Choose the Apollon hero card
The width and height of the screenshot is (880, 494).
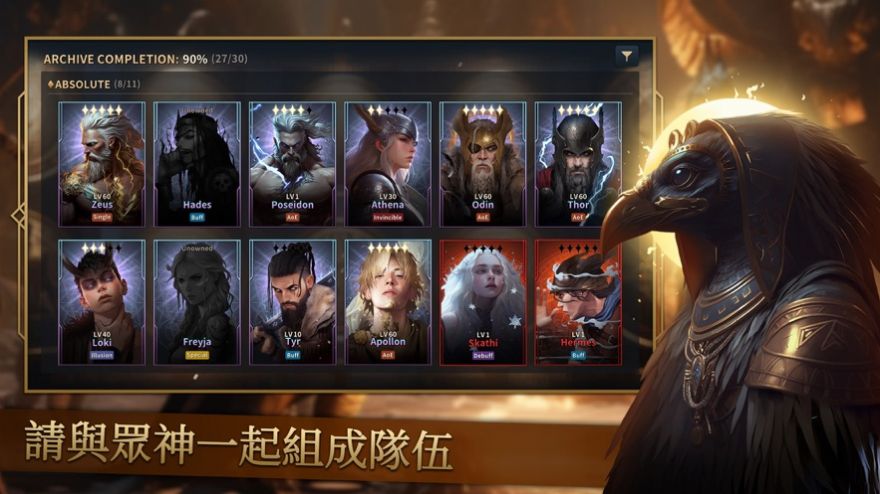click(388, 301)
